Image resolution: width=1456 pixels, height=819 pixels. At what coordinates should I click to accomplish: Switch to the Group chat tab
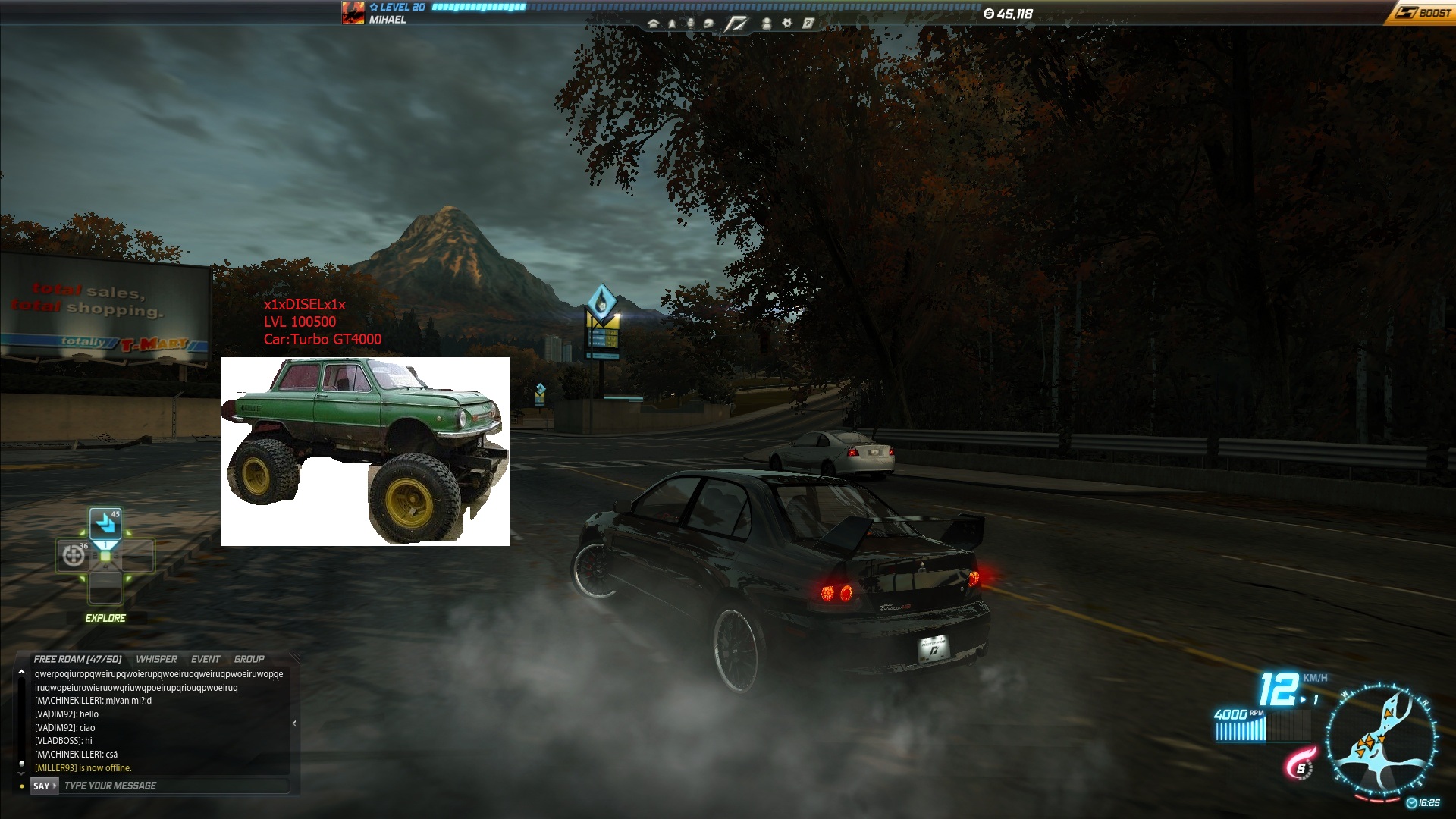[x=249, y=659]
